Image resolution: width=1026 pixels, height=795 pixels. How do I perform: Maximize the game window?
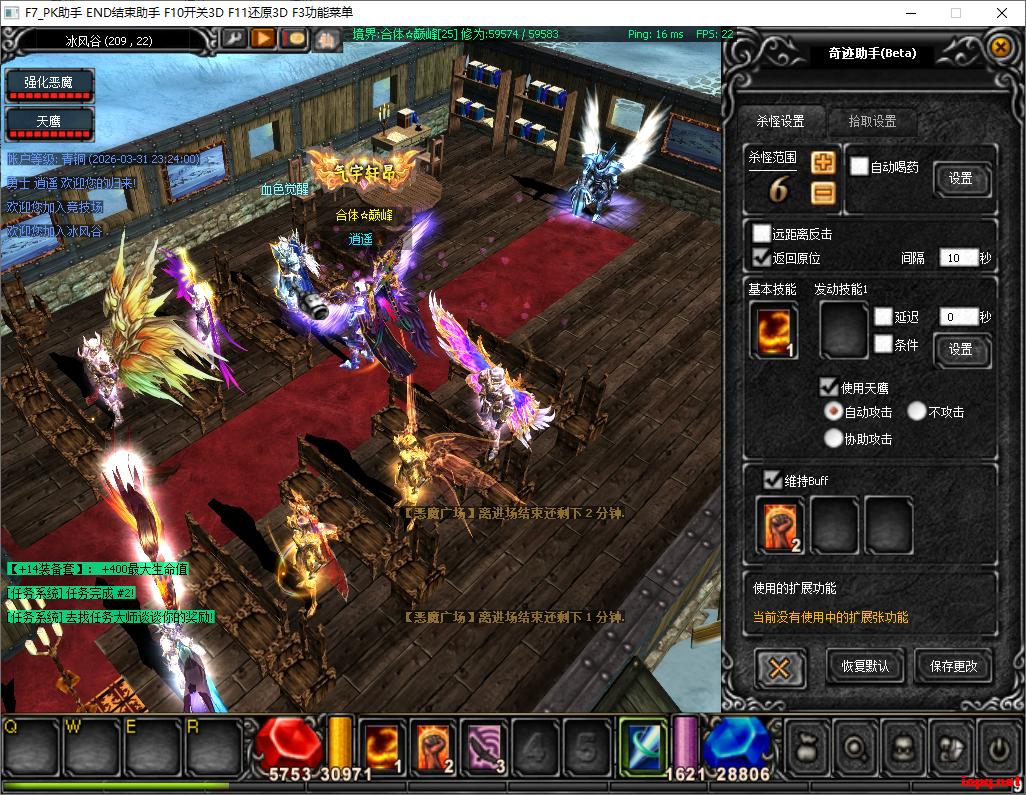point(955,13)
